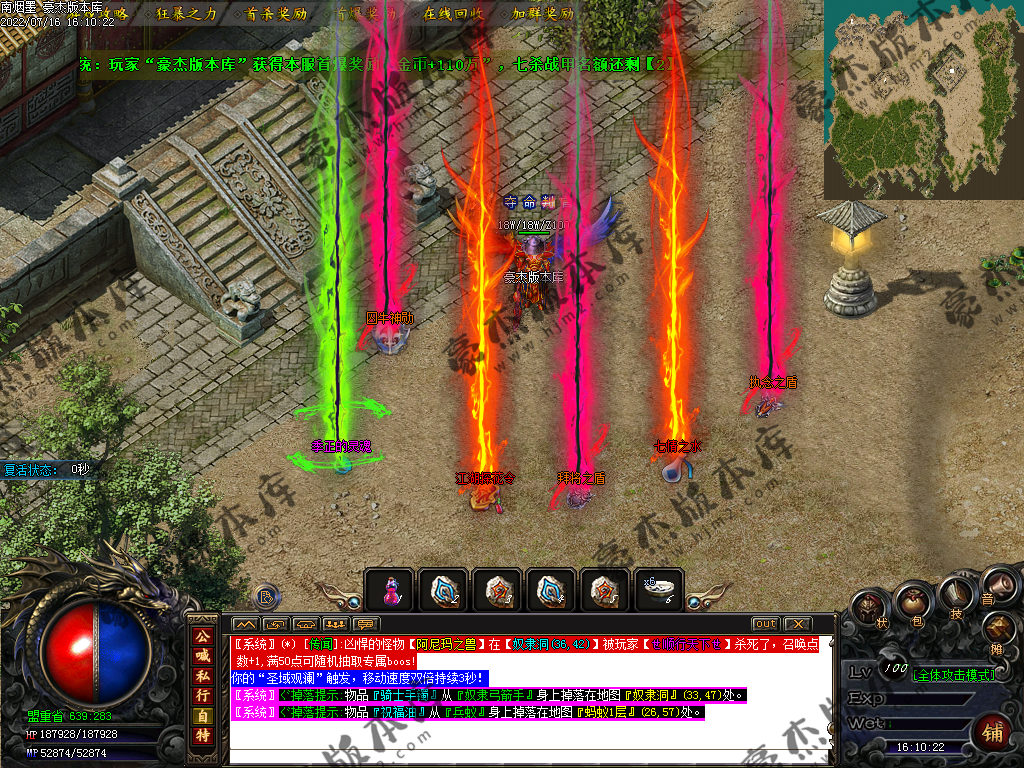
Task: Close the chat panel with X
Action: (798, 624)
